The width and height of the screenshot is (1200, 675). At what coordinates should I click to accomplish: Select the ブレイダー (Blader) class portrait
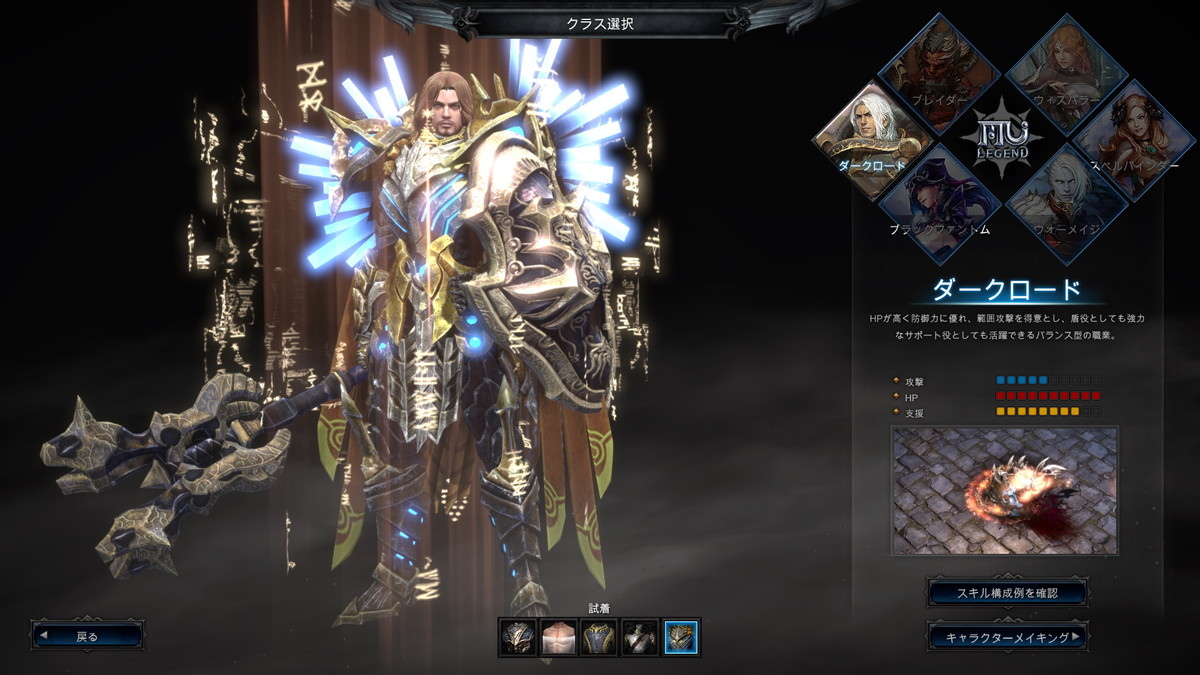point(940,75)
